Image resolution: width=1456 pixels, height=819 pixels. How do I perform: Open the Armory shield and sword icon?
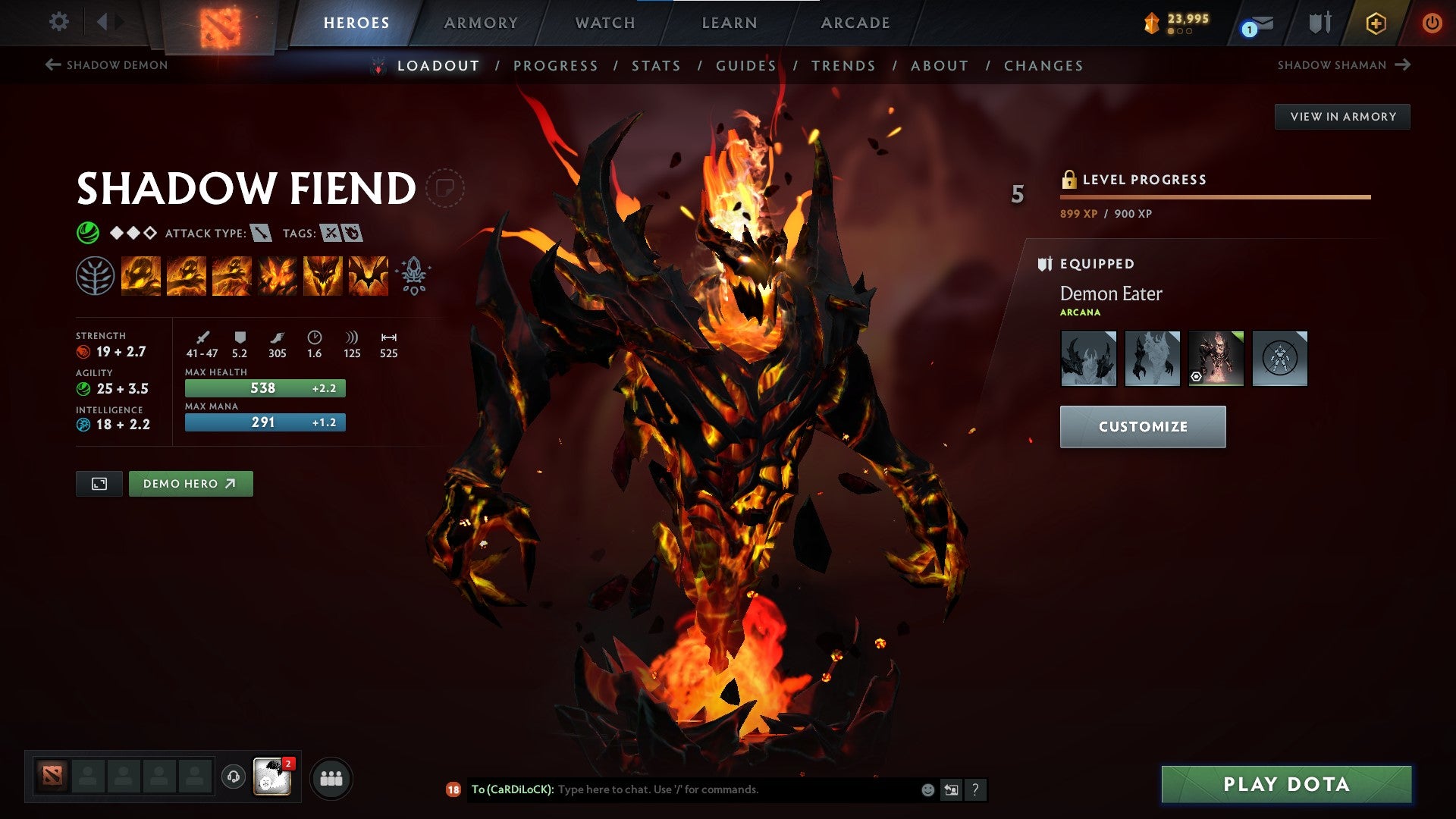pyautogui.click(x=1319, y=22)
